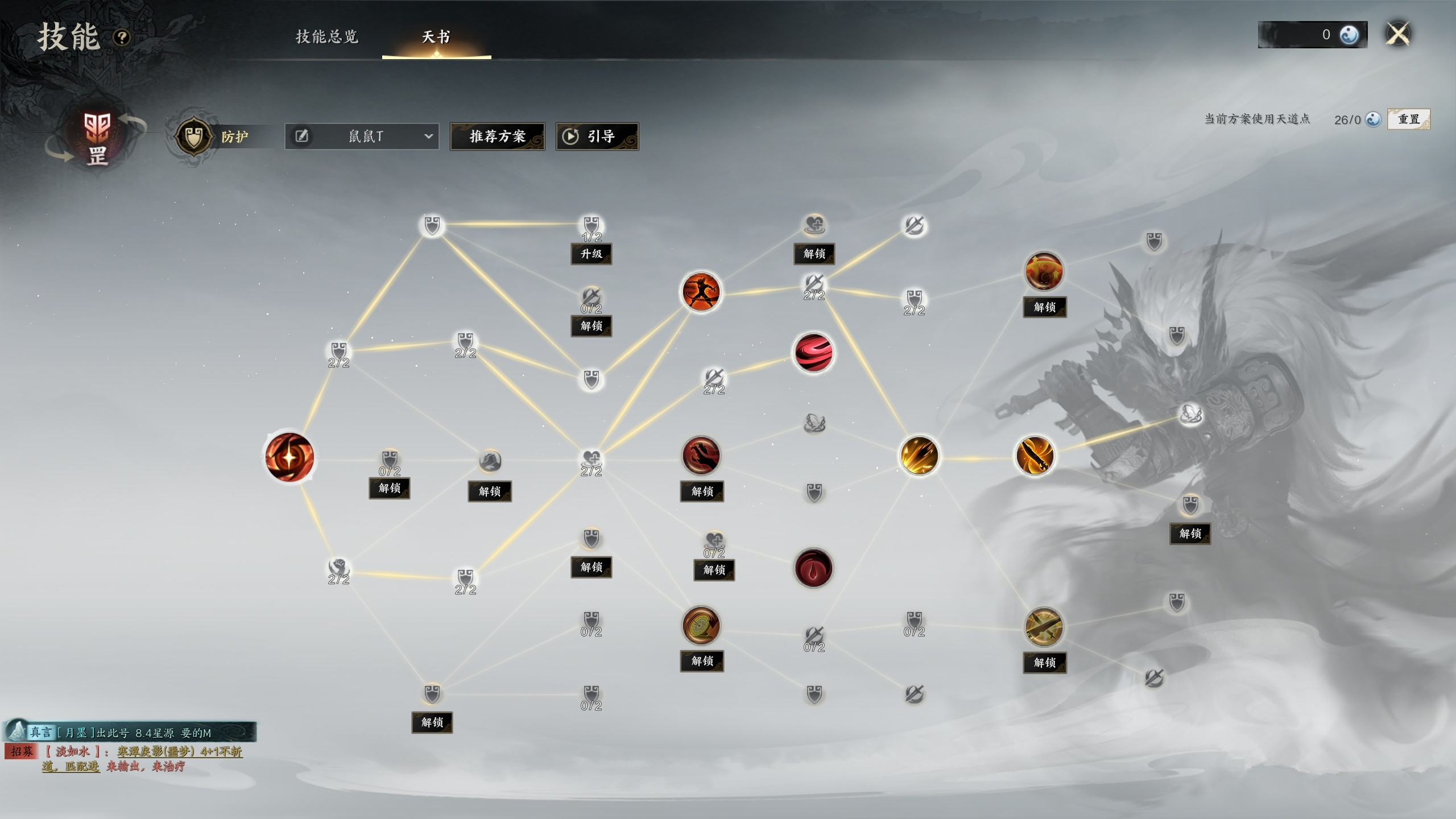1456x819 pixels.
Task: Select the red swirl root skill node
Action: (289, 457)
